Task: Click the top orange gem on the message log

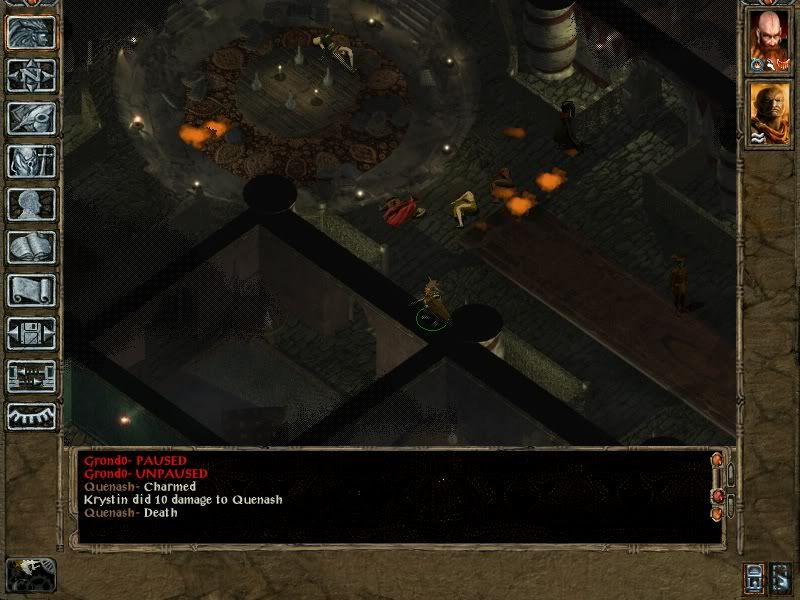Action: pyautogui.click(x=716, y=460)
